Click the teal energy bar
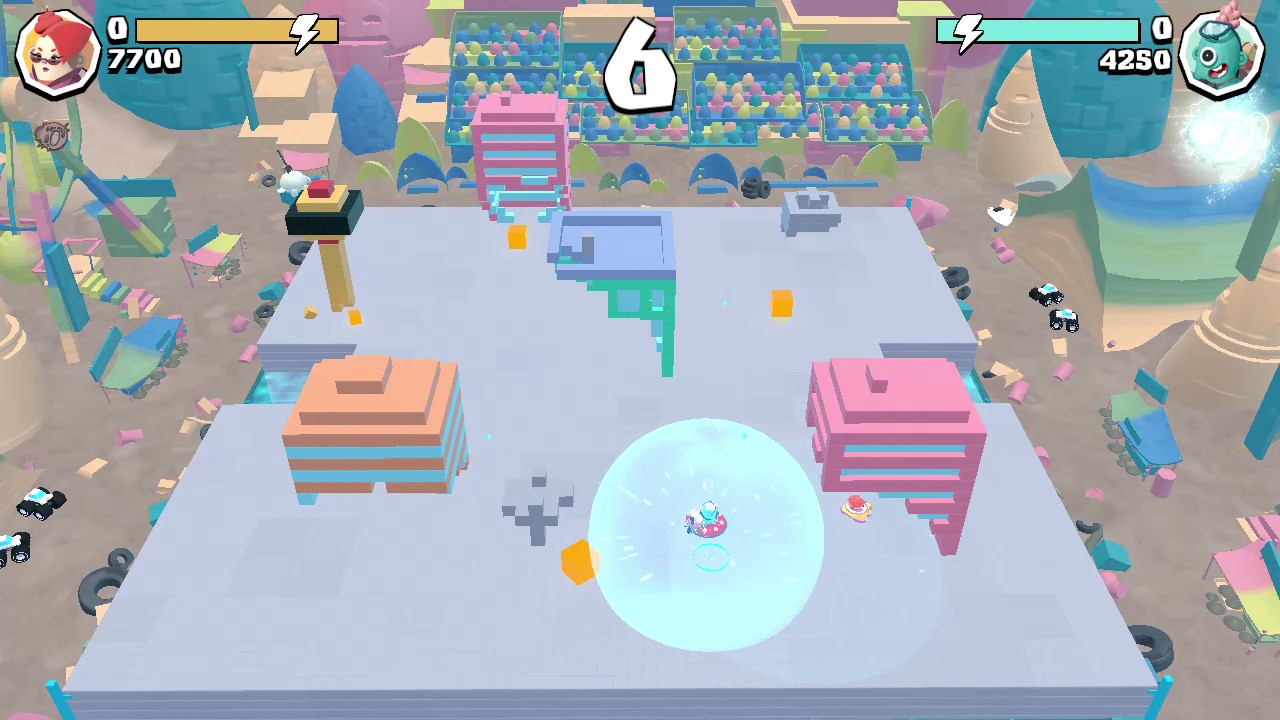 [x=1040, y=31]
